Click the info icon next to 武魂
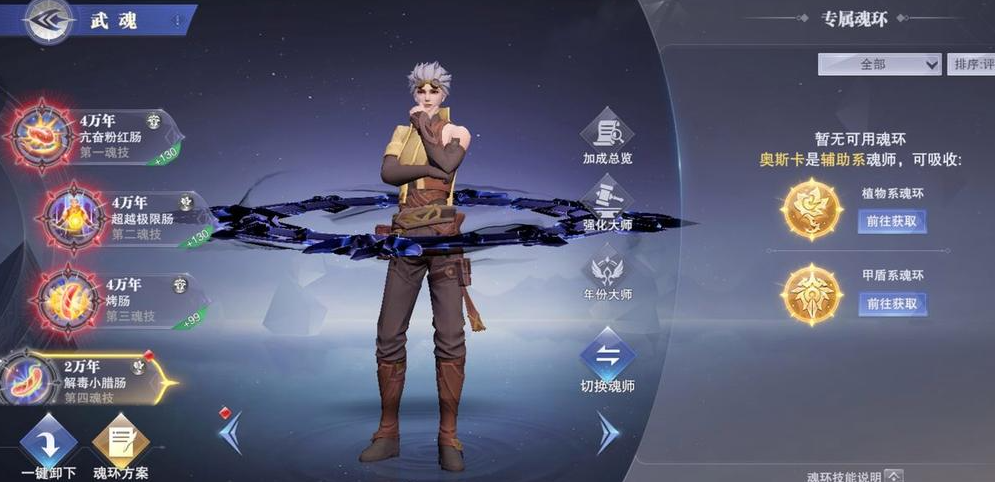Screen dimensions: 995x482 pyautogui.click(x=177, y=20)
